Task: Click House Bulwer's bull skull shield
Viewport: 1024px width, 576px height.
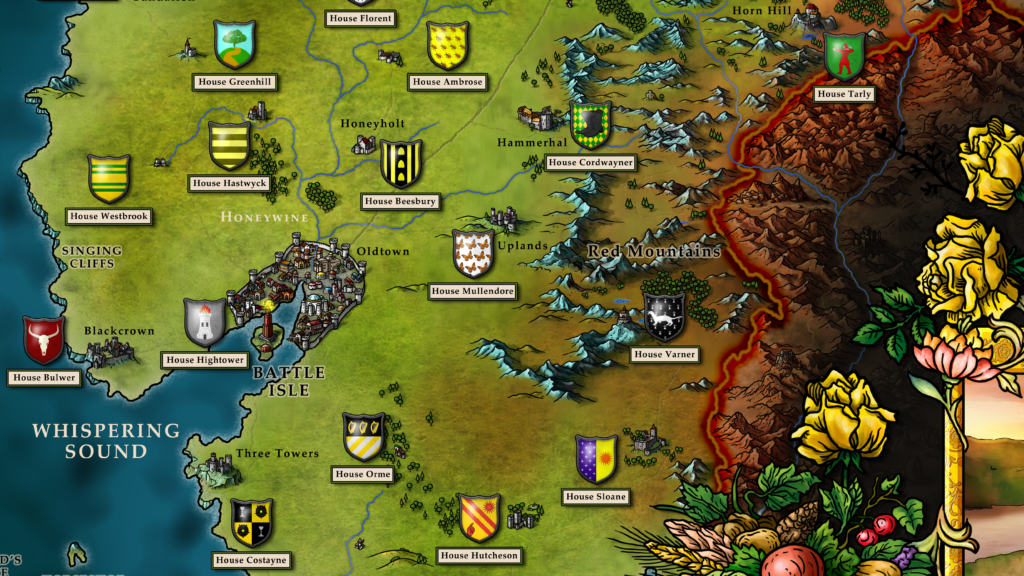Action: pos(43,340)
